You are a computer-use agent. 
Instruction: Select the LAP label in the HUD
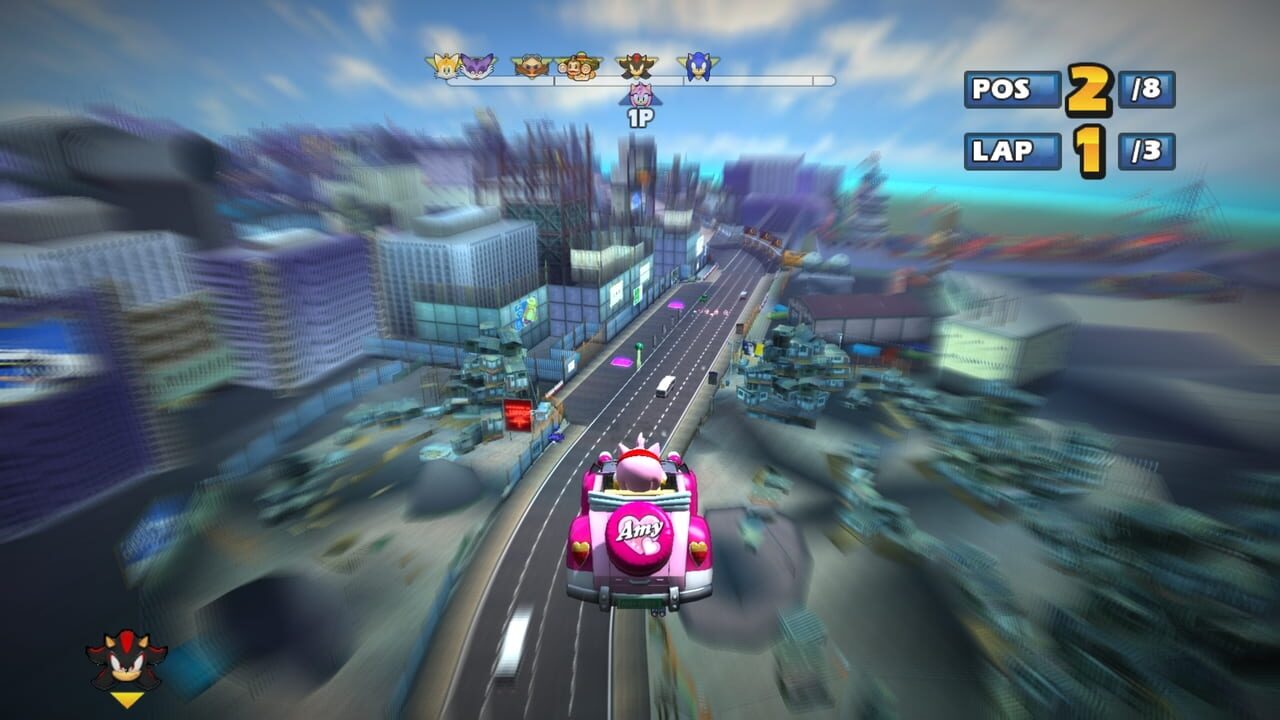click(x=1001, y=148)
